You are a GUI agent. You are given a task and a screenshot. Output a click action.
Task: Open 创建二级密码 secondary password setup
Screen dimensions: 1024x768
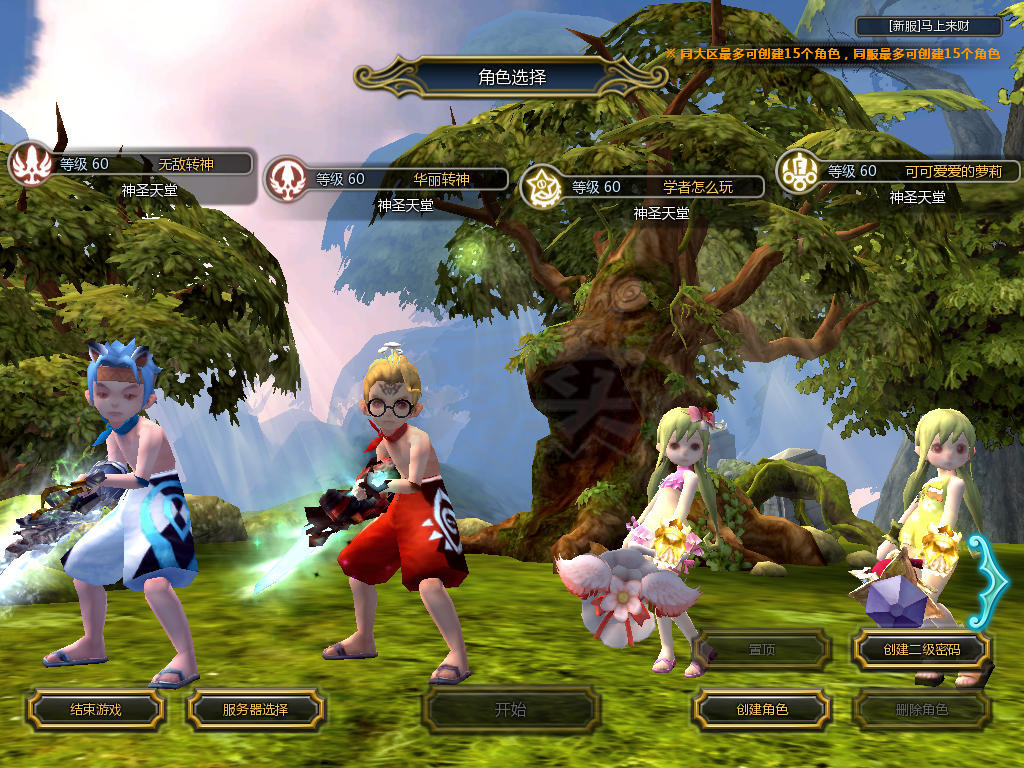point(921,650)
